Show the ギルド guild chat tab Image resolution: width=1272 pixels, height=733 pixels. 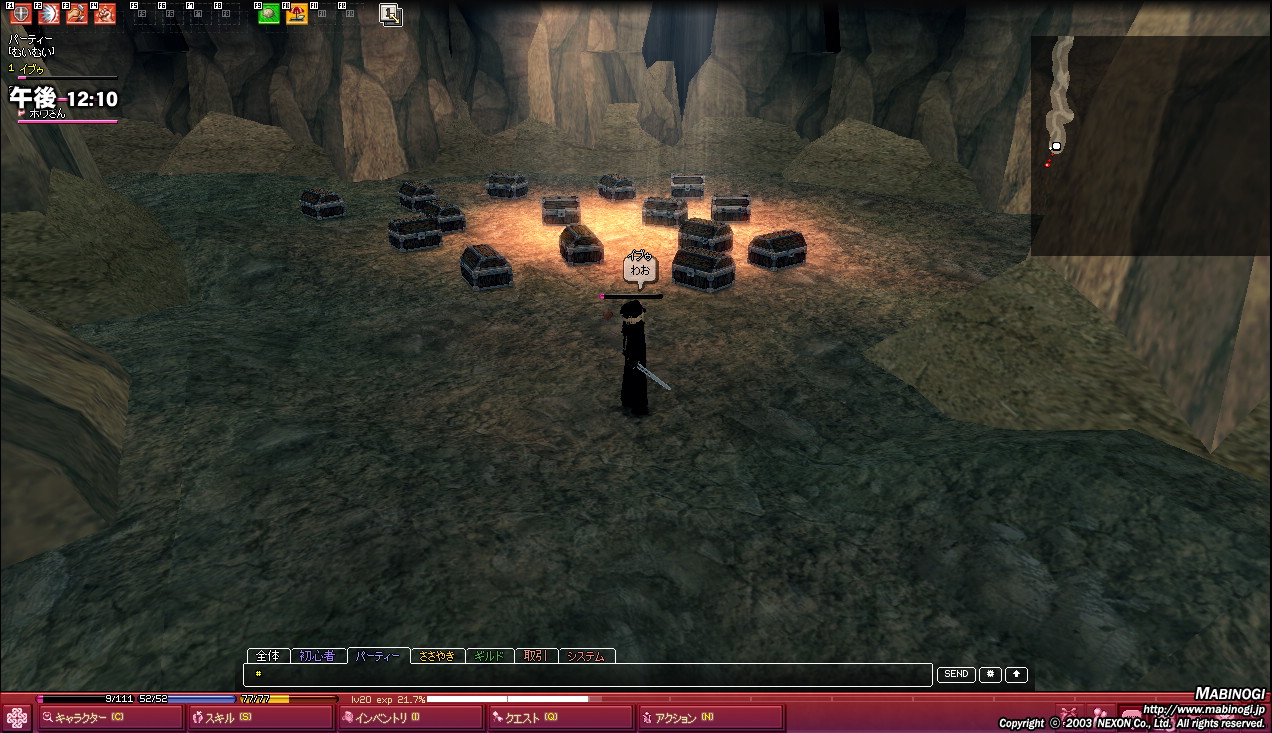pyautogui.click(x=489, y=656)
